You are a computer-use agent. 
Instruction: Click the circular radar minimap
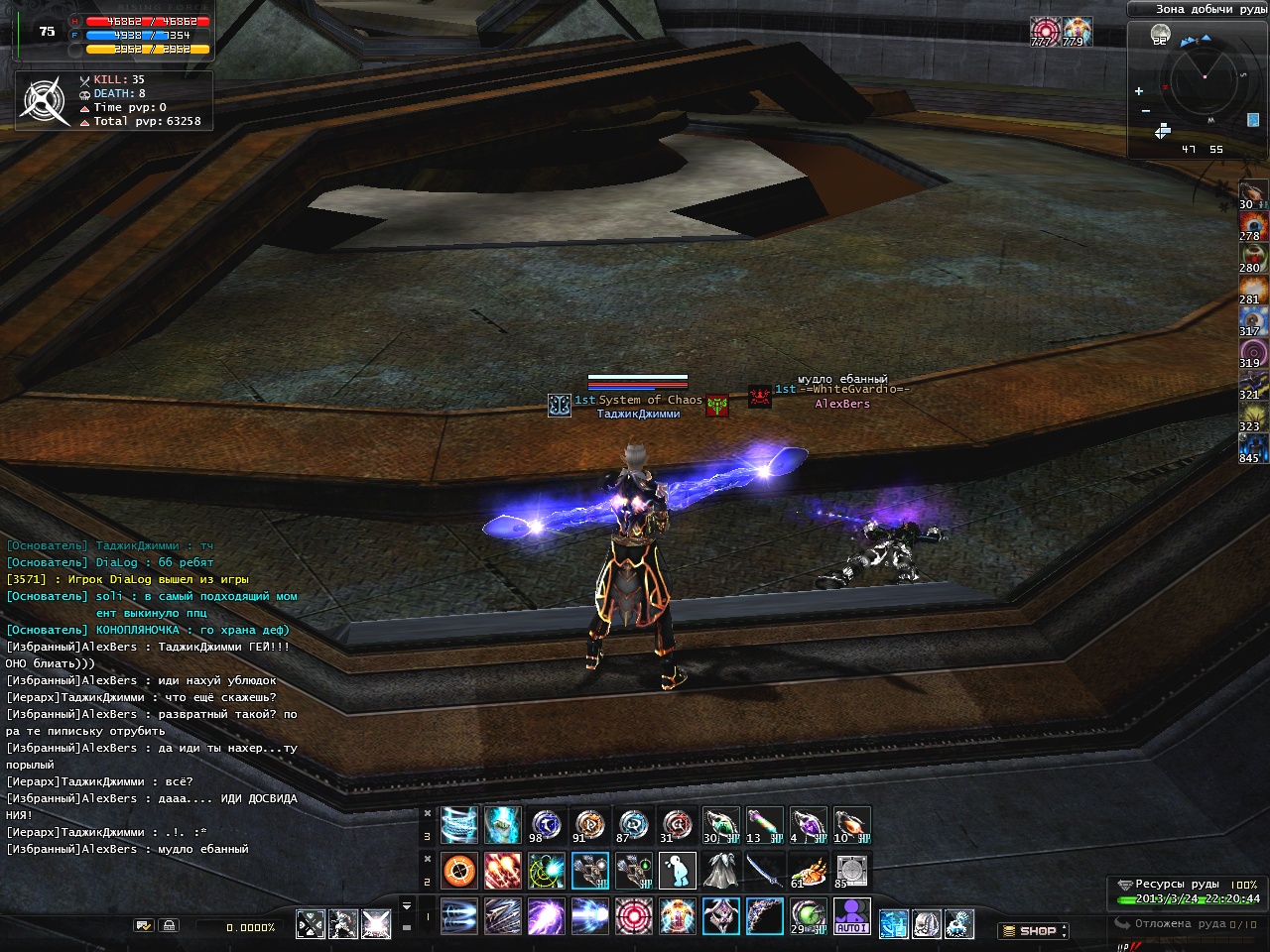(x=1205, y=77)
